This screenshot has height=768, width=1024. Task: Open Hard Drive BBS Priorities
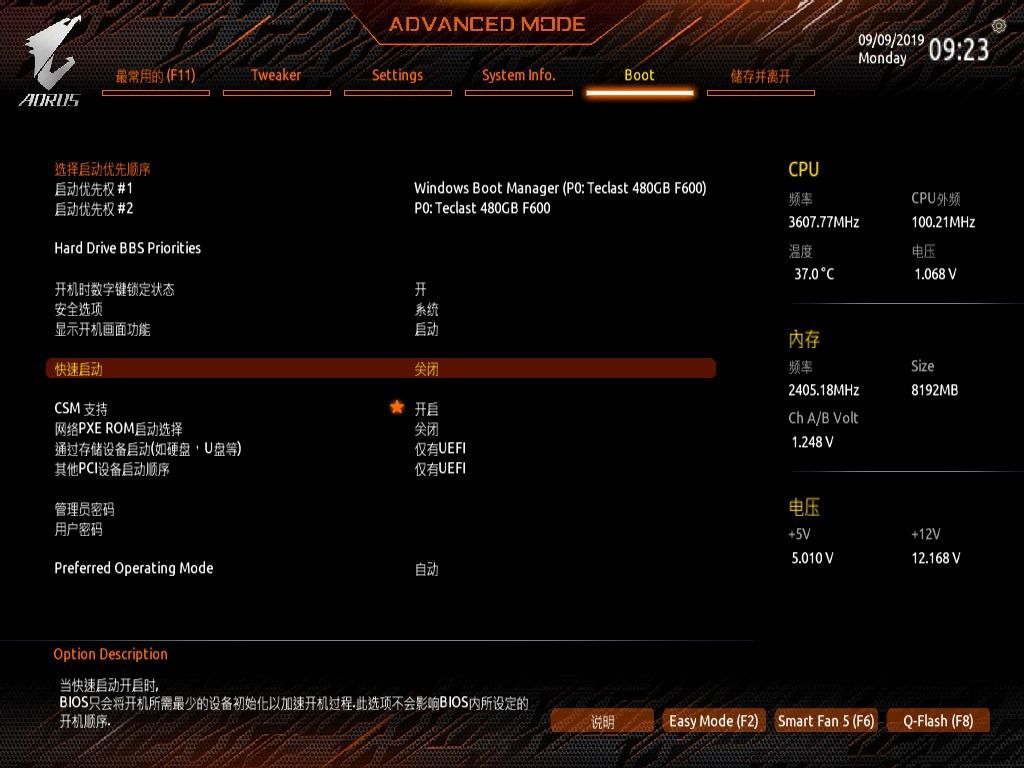[127, 248]
